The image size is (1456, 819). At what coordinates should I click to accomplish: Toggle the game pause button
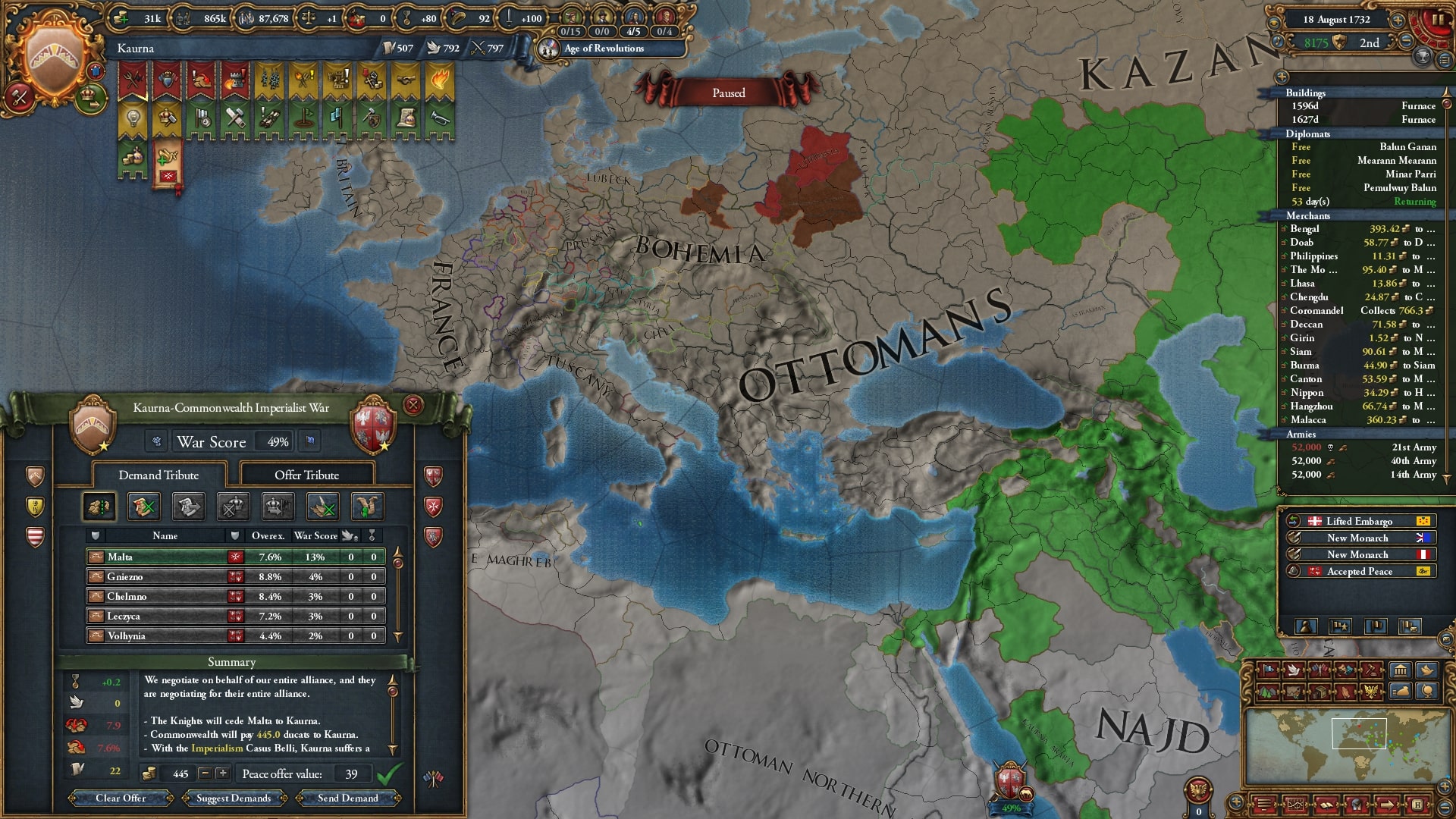(x=1436, y=20)
